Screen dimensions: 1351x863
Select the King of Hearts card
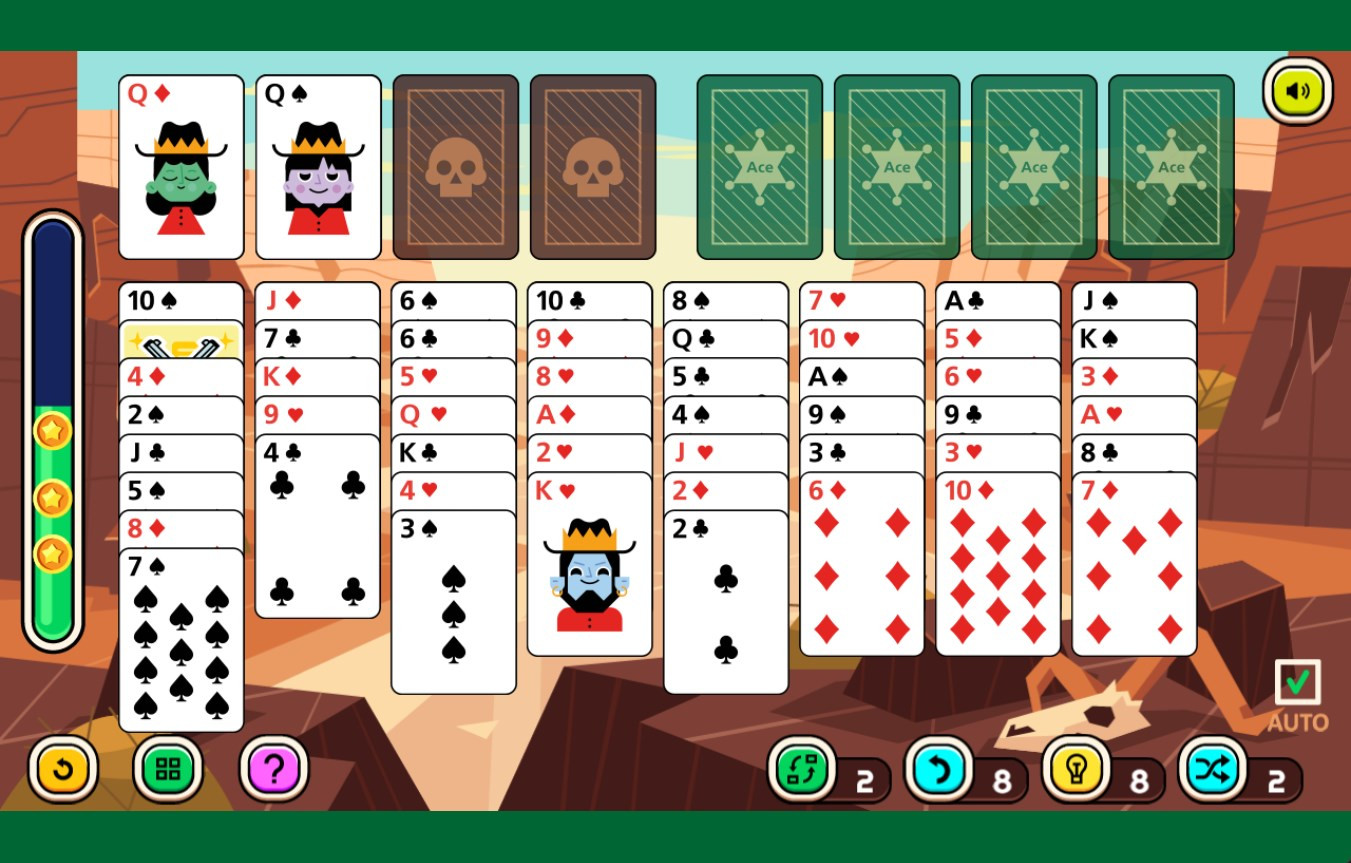point(590,565)
